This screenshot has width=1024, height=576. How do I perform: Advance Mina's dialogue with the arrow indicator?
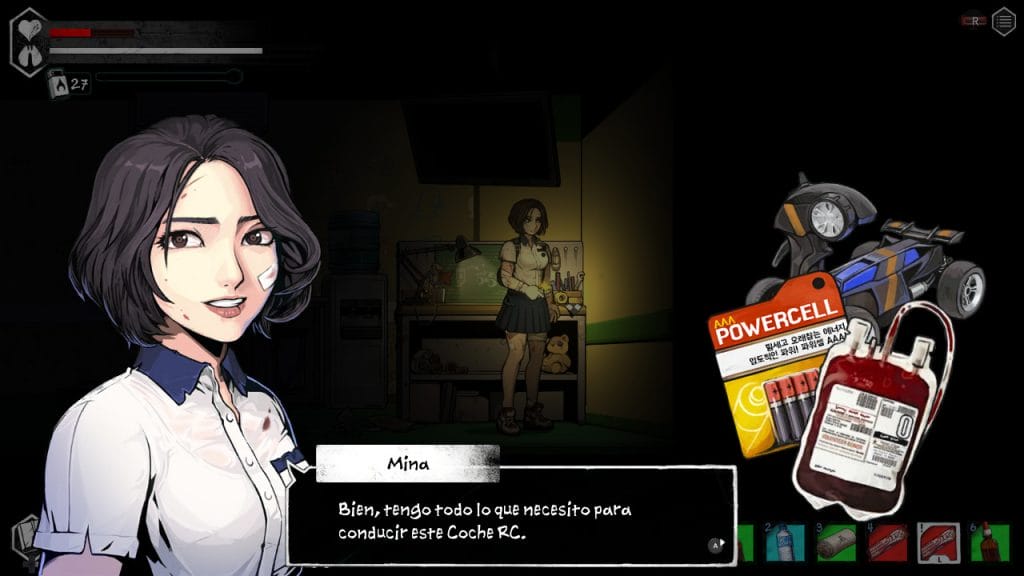pos(716,545)
